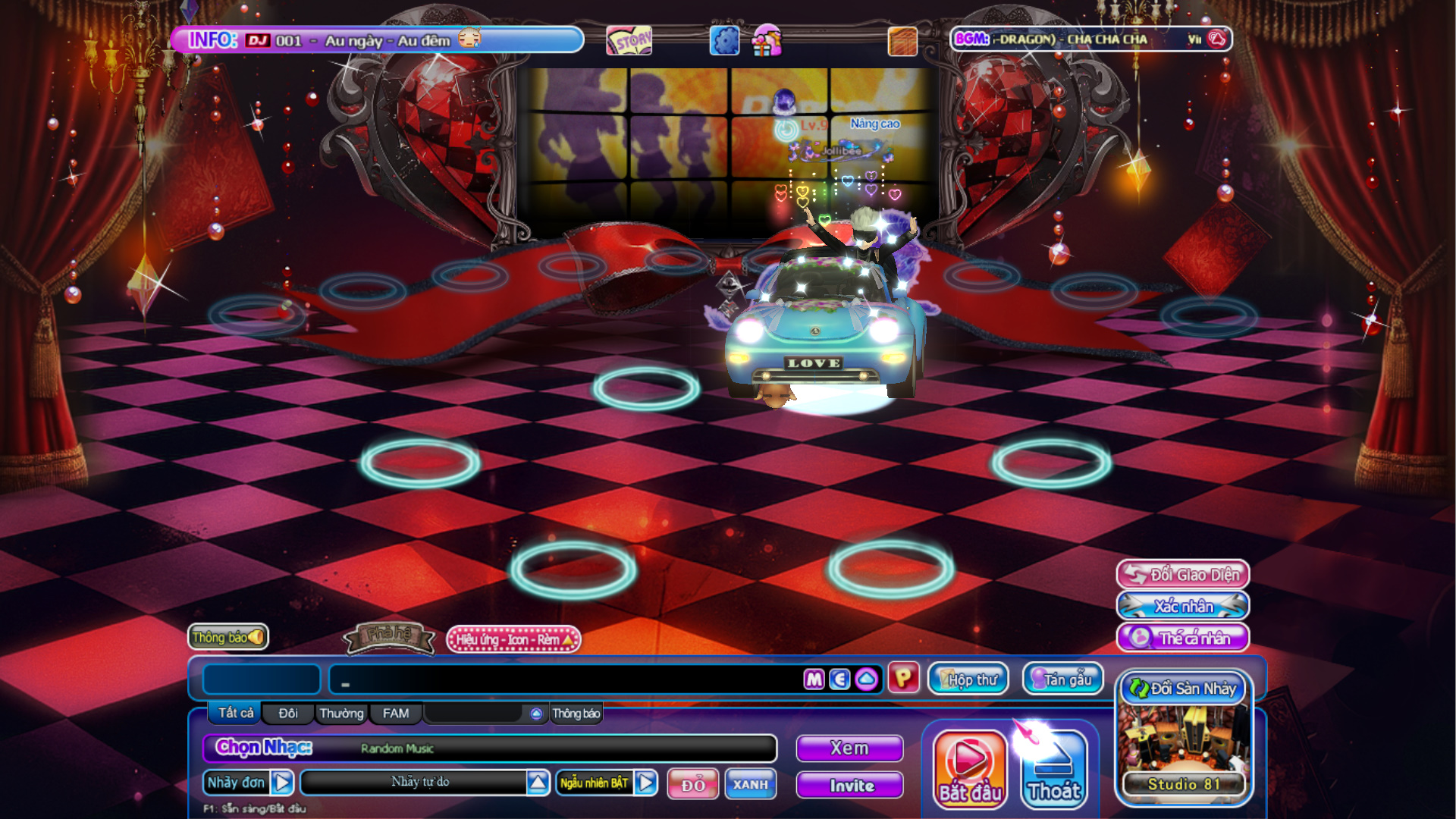Select the Thường chat tab
This screenshot has height=819, width=1456.
341,714
